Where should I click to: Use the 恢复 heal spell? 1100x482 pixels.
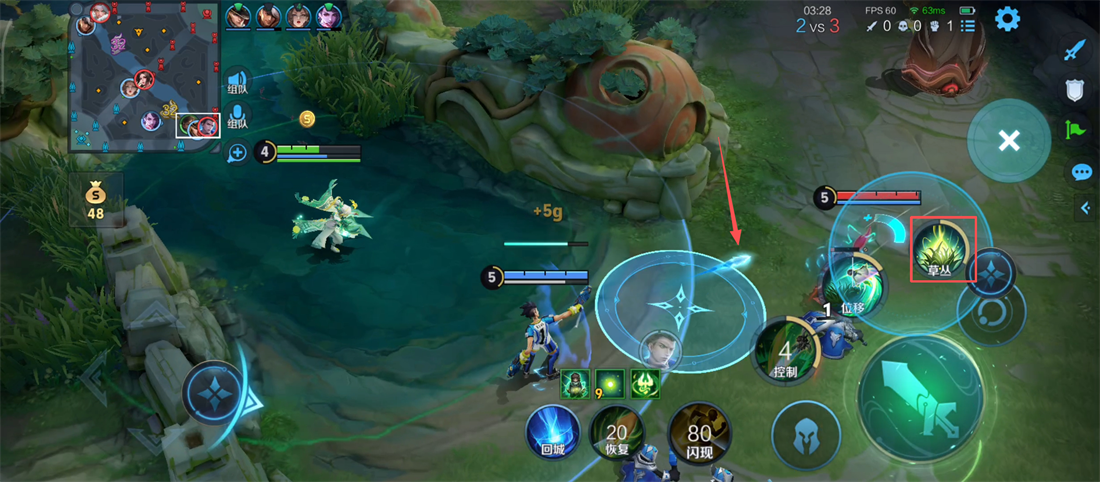[617, 435]
